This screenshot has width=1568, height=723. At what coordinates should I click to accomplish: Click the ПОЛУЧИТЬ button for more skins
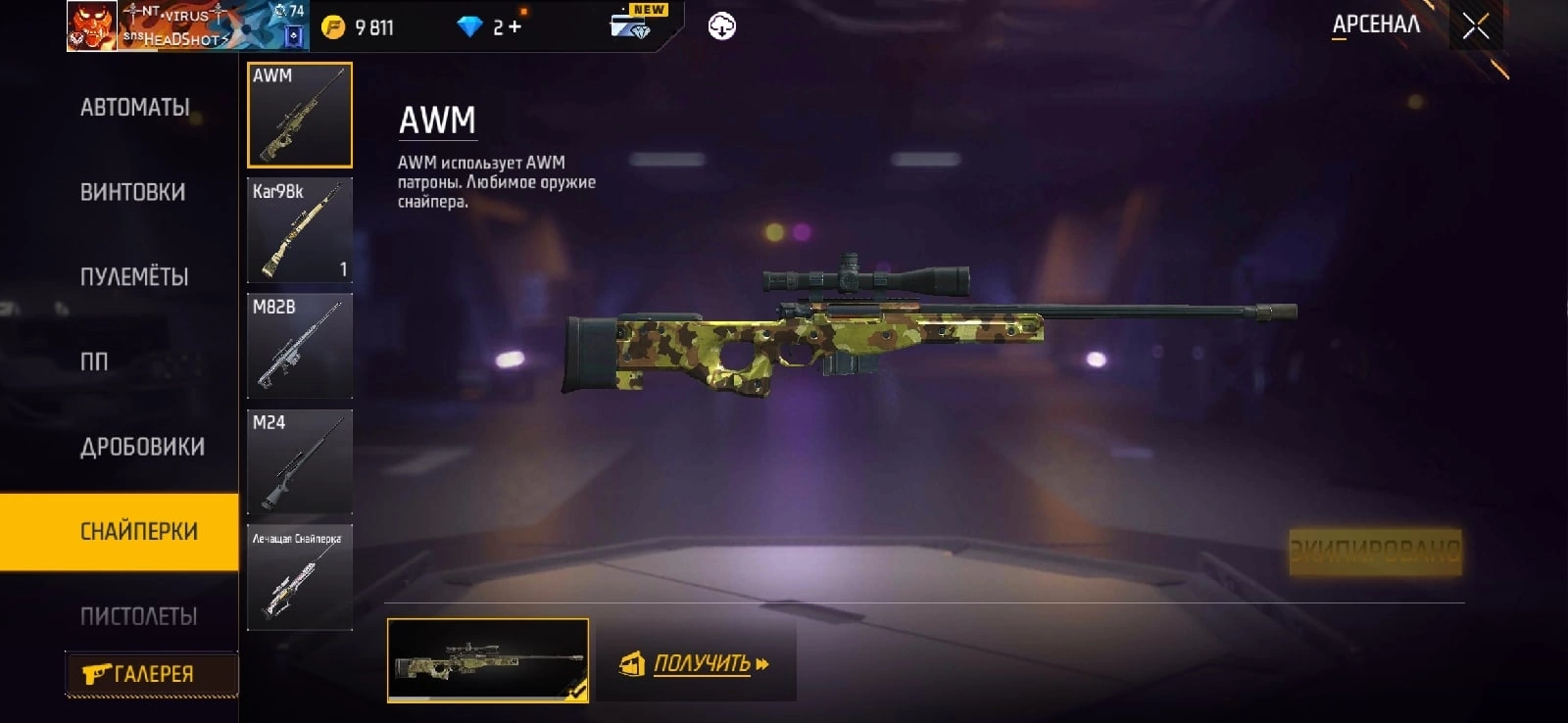coord(696,664)
